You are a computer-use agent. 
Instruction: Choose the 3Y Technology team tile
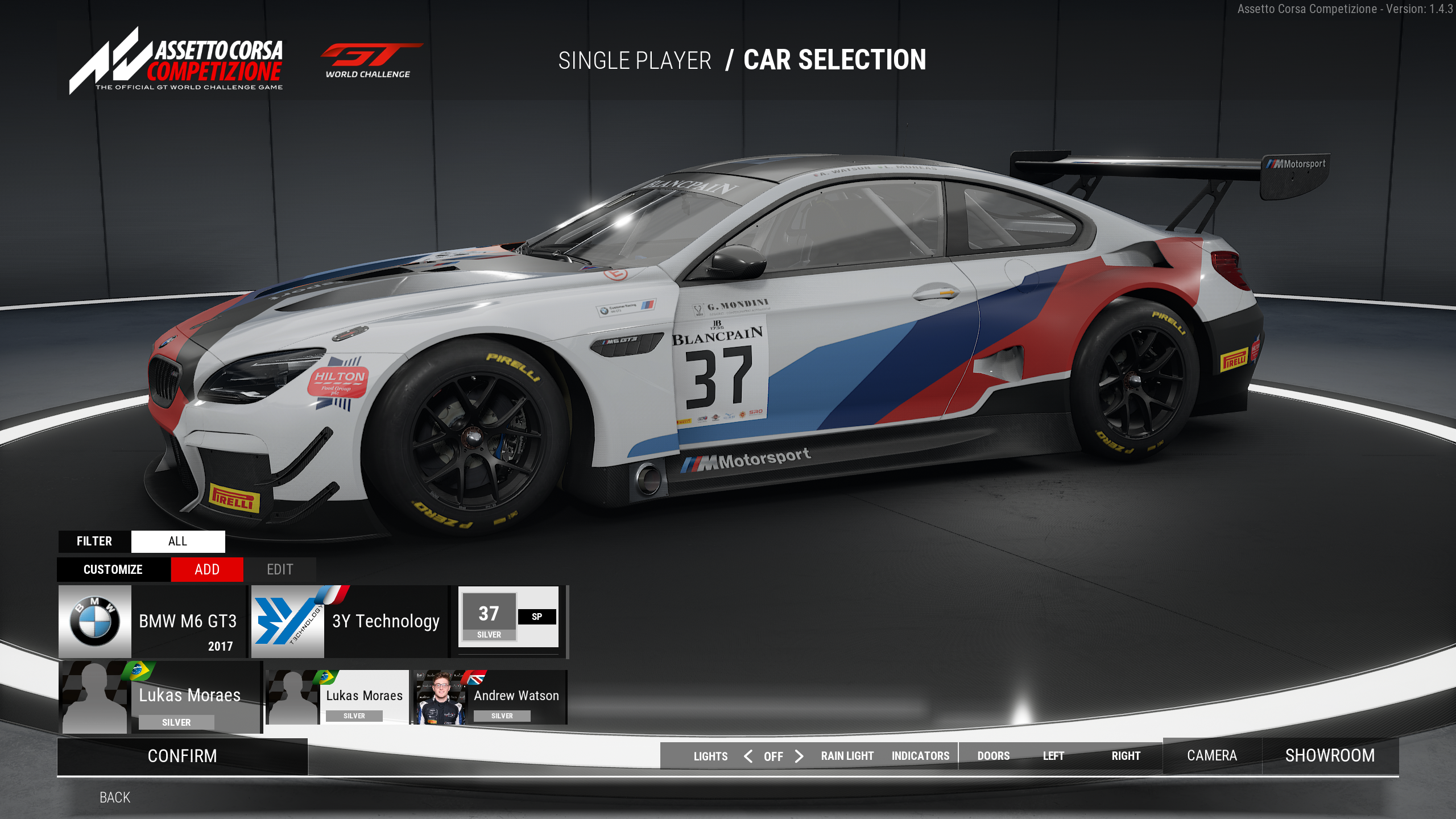pyautogui.click(x=349, y=622)
